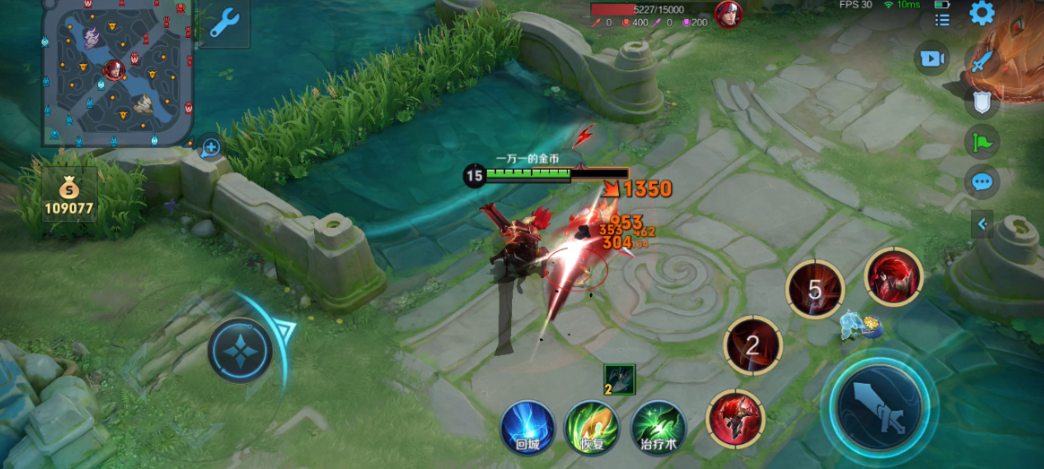Click the minimap magnifier zoom button
The height and width of the screenshot is (469, 1044).
(x=211, y=149)
